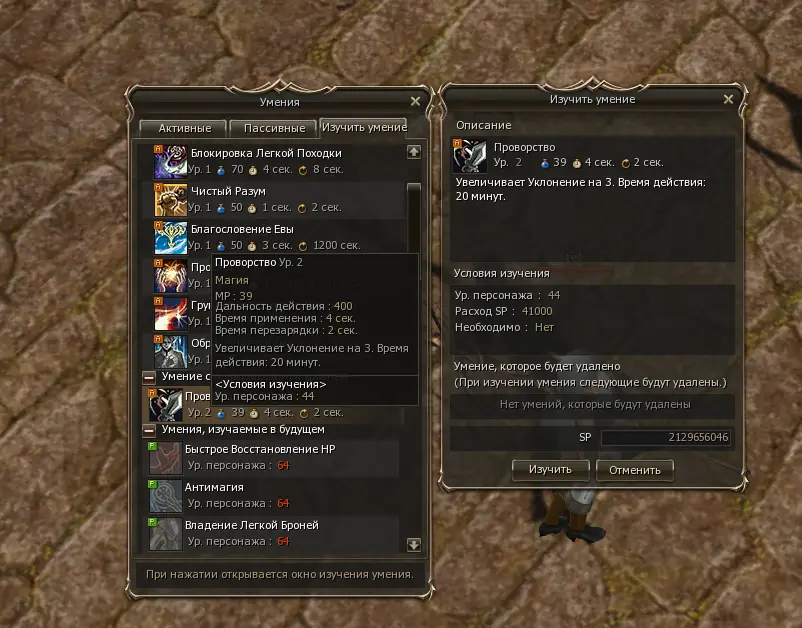The height and width of the screenshot is (628, 802).
Task: Select the Изучить умение tab
Action: tap(363, 127)
